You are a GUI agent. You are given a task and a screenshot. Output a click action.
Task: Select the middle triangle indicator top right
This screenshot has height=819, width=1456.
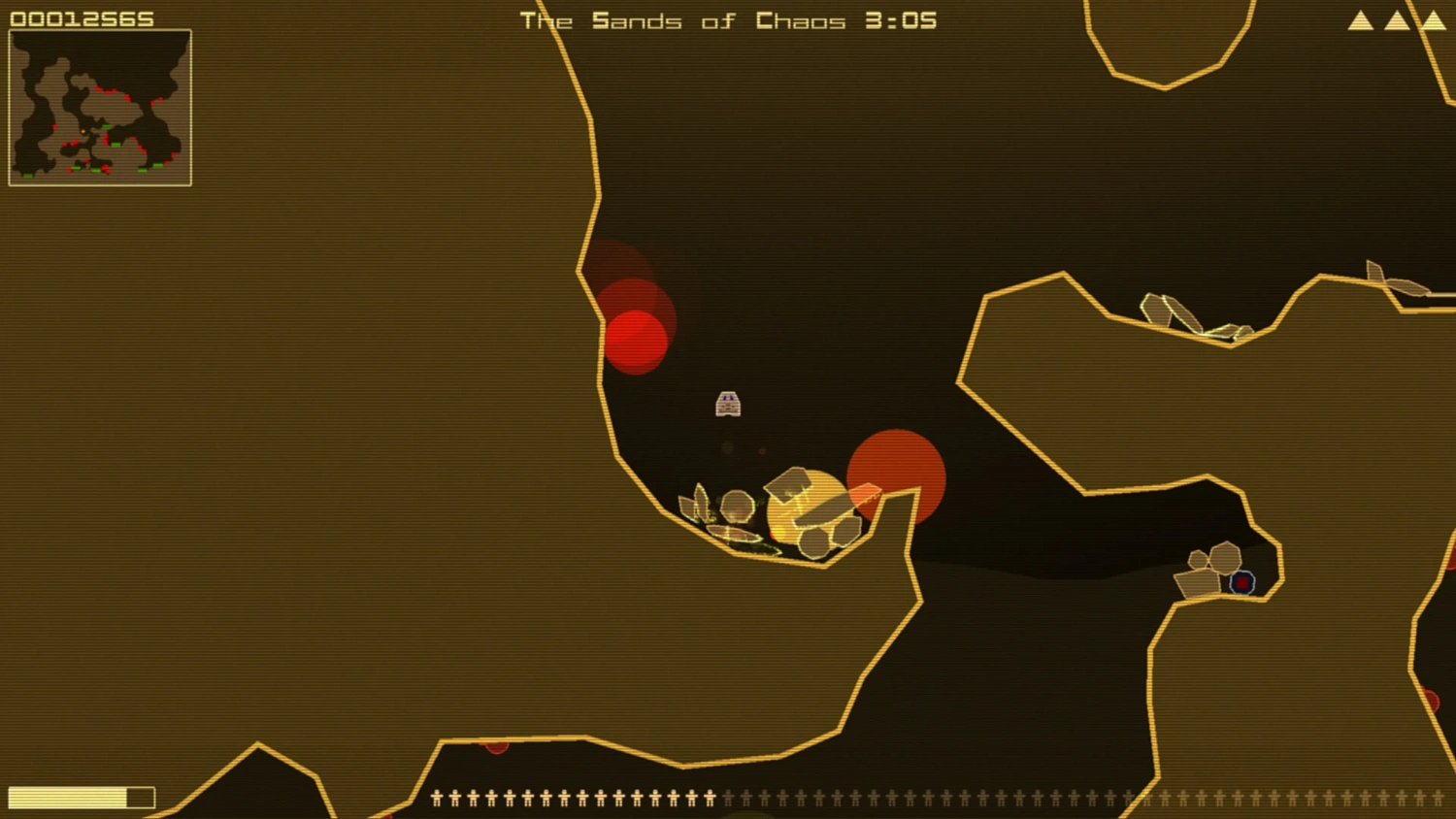[x=1395, y=19]
